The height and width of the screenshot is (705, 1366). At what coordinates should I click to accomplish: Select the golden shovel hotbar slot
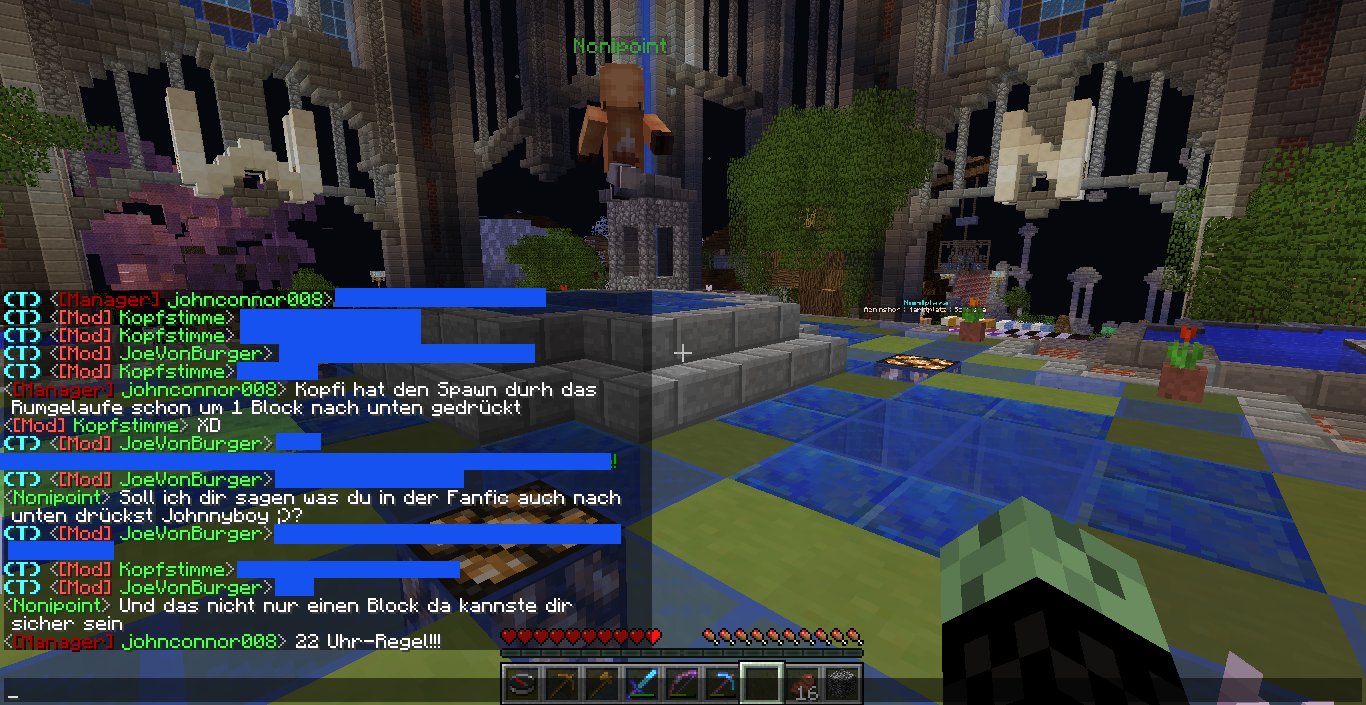(600, 685)
